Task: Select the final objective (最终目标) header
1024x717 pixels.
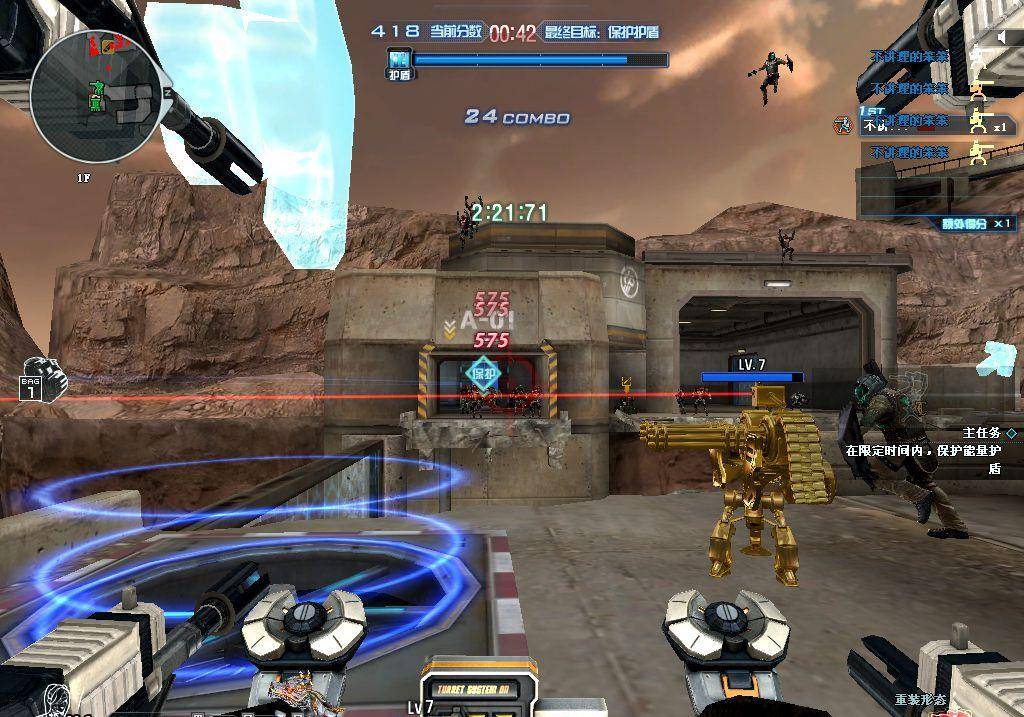Action: coord(601,32)
